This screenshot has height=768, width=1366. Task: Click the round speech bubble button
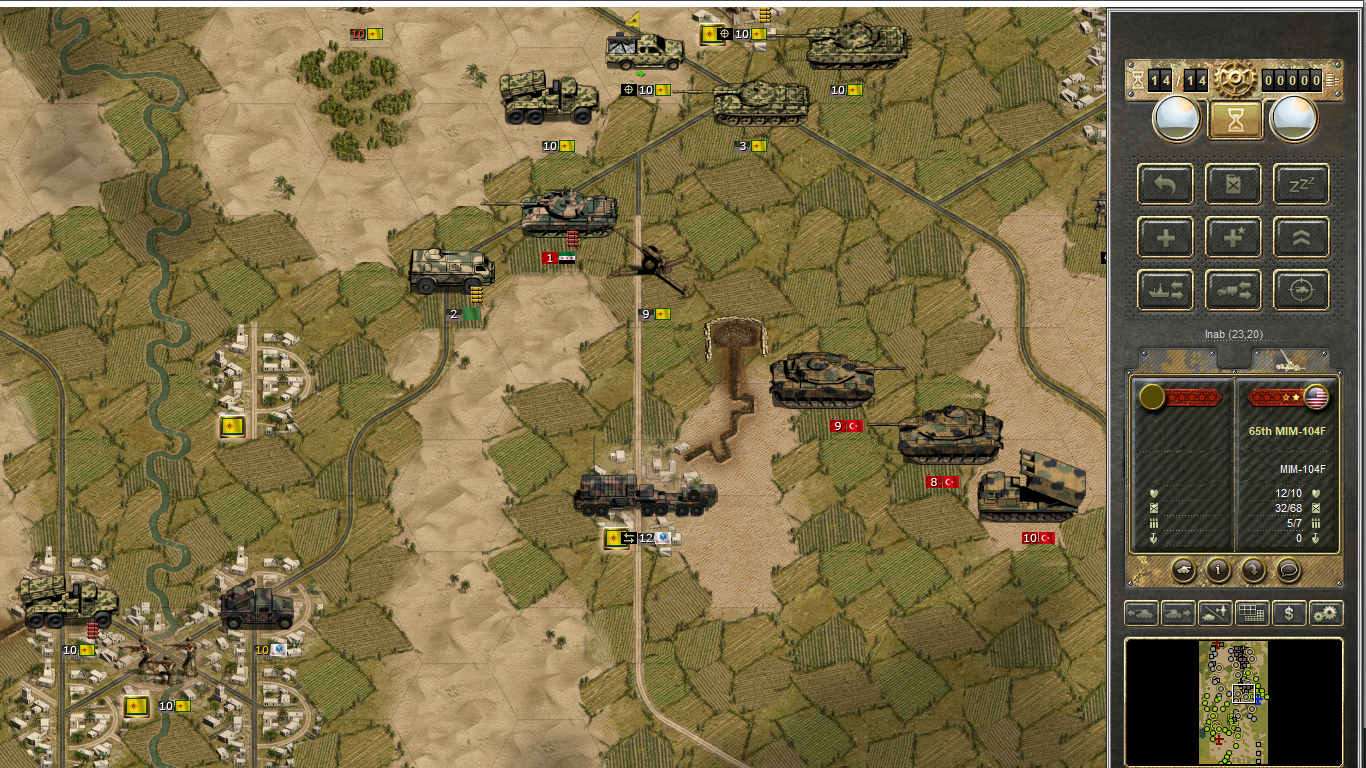[1288, 569]
